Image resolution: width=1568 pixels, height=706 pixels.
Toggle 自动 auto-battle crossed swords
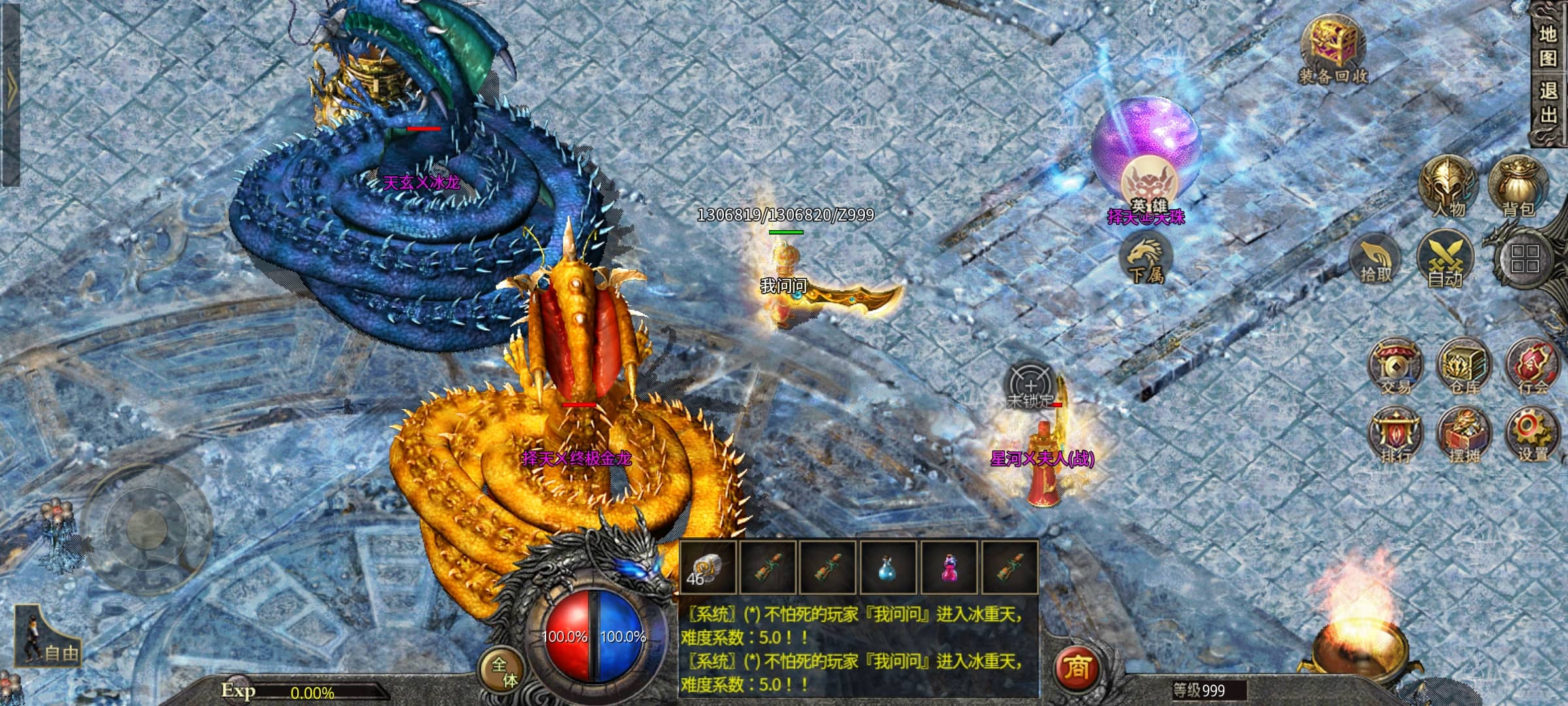click(x=1445, y=260)
